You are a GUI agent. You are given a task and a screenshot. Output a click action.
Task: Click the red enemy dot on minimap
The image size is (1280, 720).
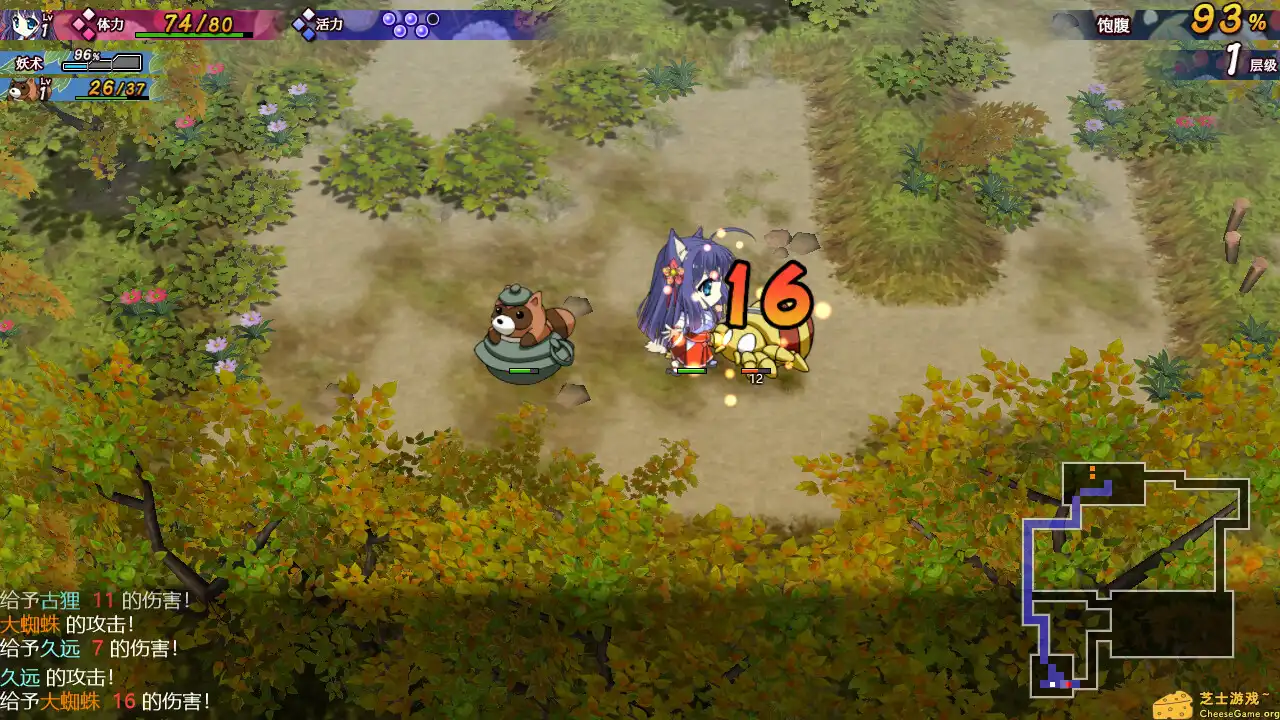(1069, 684)
